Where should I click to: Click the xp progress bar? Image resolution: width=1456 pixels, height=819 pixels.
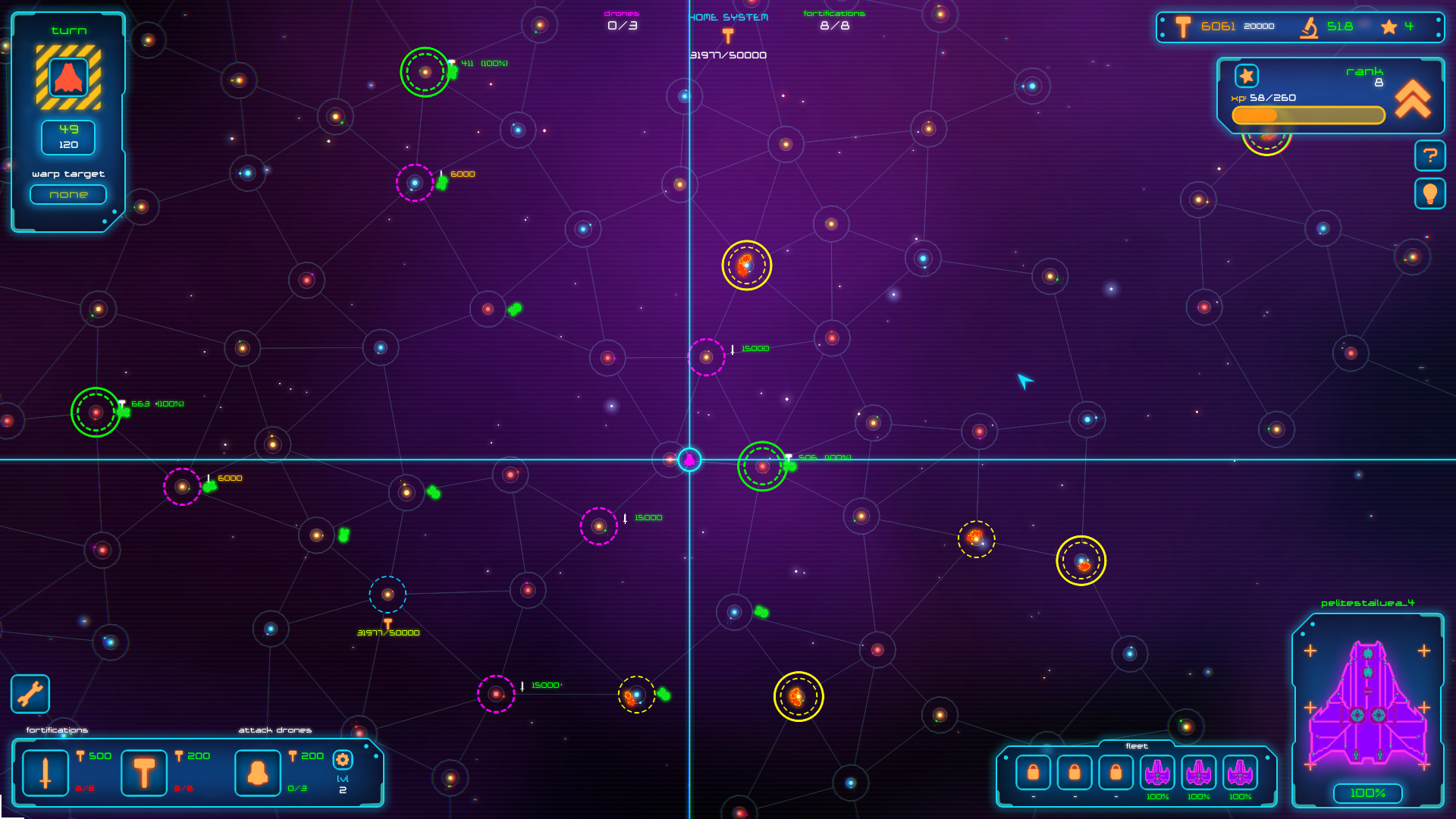click(x=1307, y=115)
